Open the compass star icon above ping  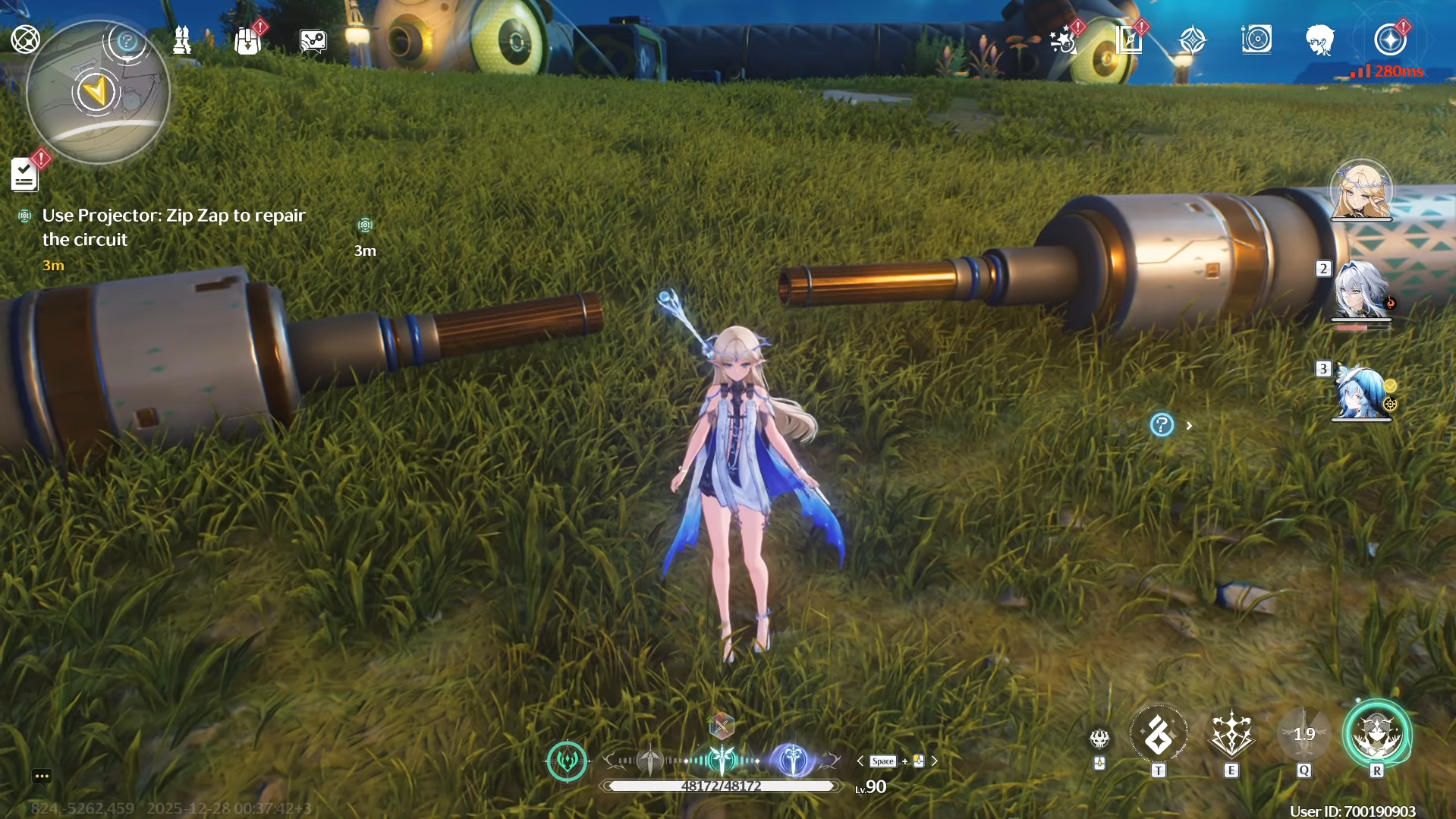(x=1390, y=39)
